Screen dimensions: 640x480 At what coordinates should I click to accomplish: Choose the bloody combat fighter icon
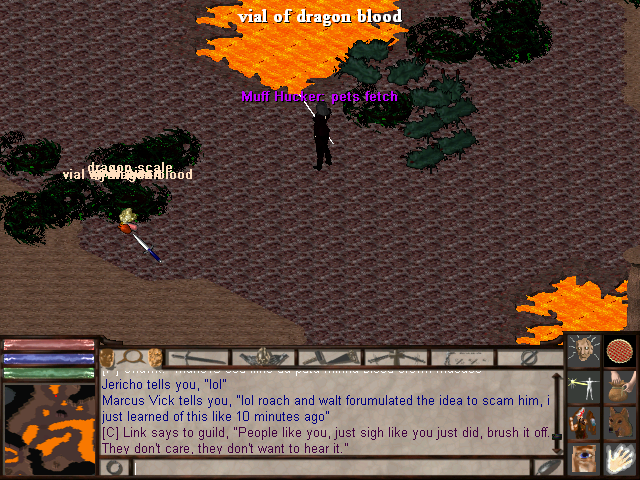click(x=583, y=422)
